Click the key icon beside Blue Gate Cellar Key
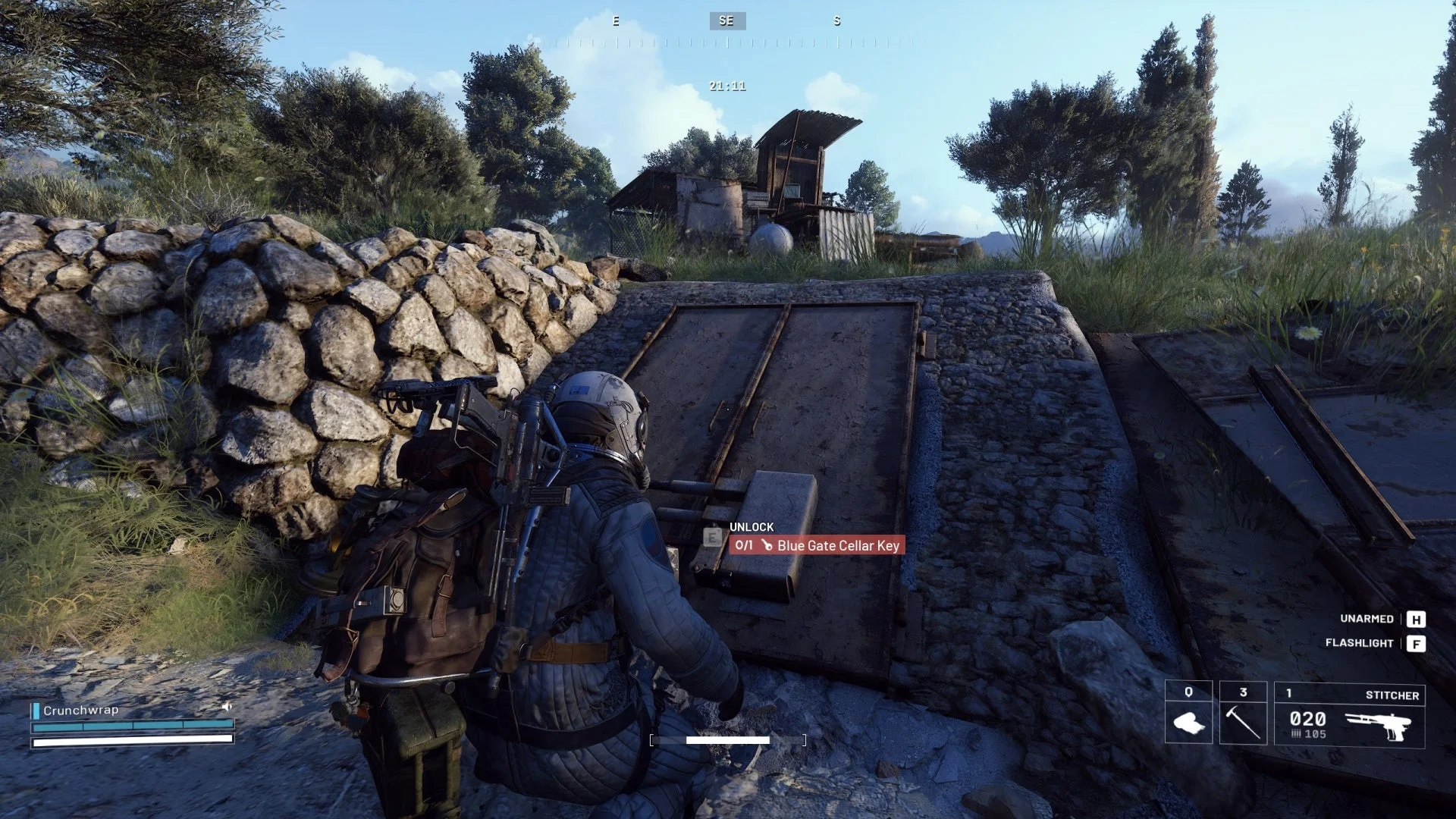Viewport: 1456px width, 819px height. click(x=768, y=545)
